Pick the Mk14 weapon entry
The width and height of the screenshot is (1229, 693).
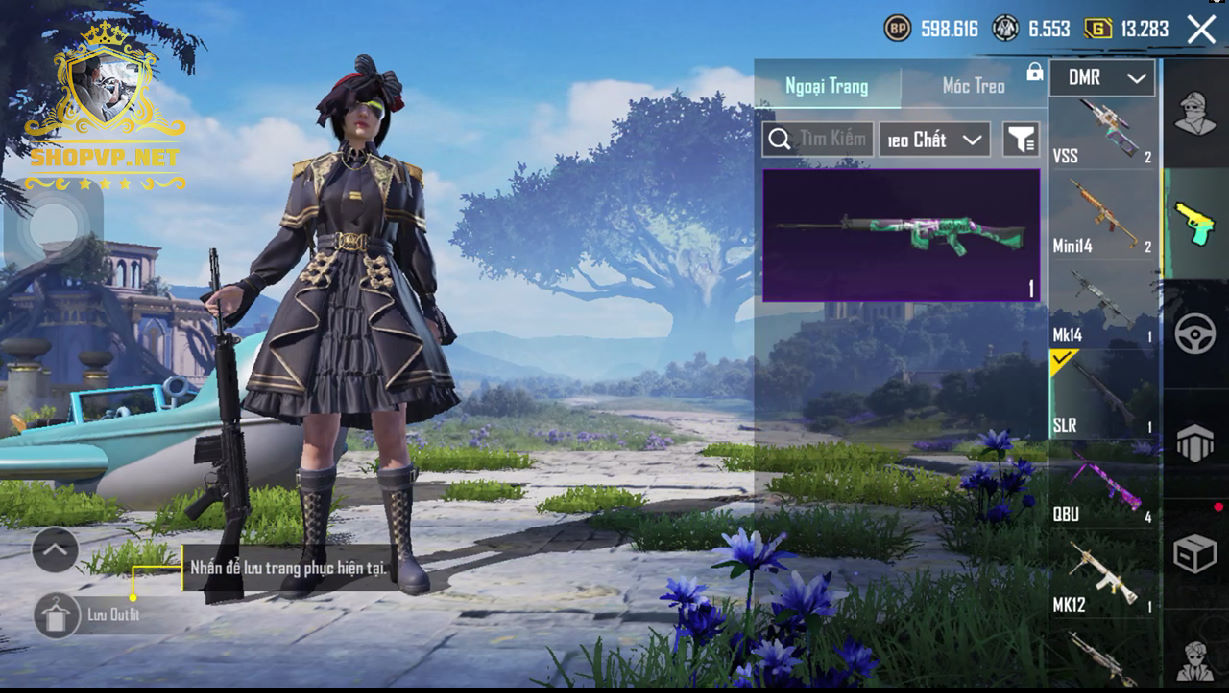coord(1103,306)
